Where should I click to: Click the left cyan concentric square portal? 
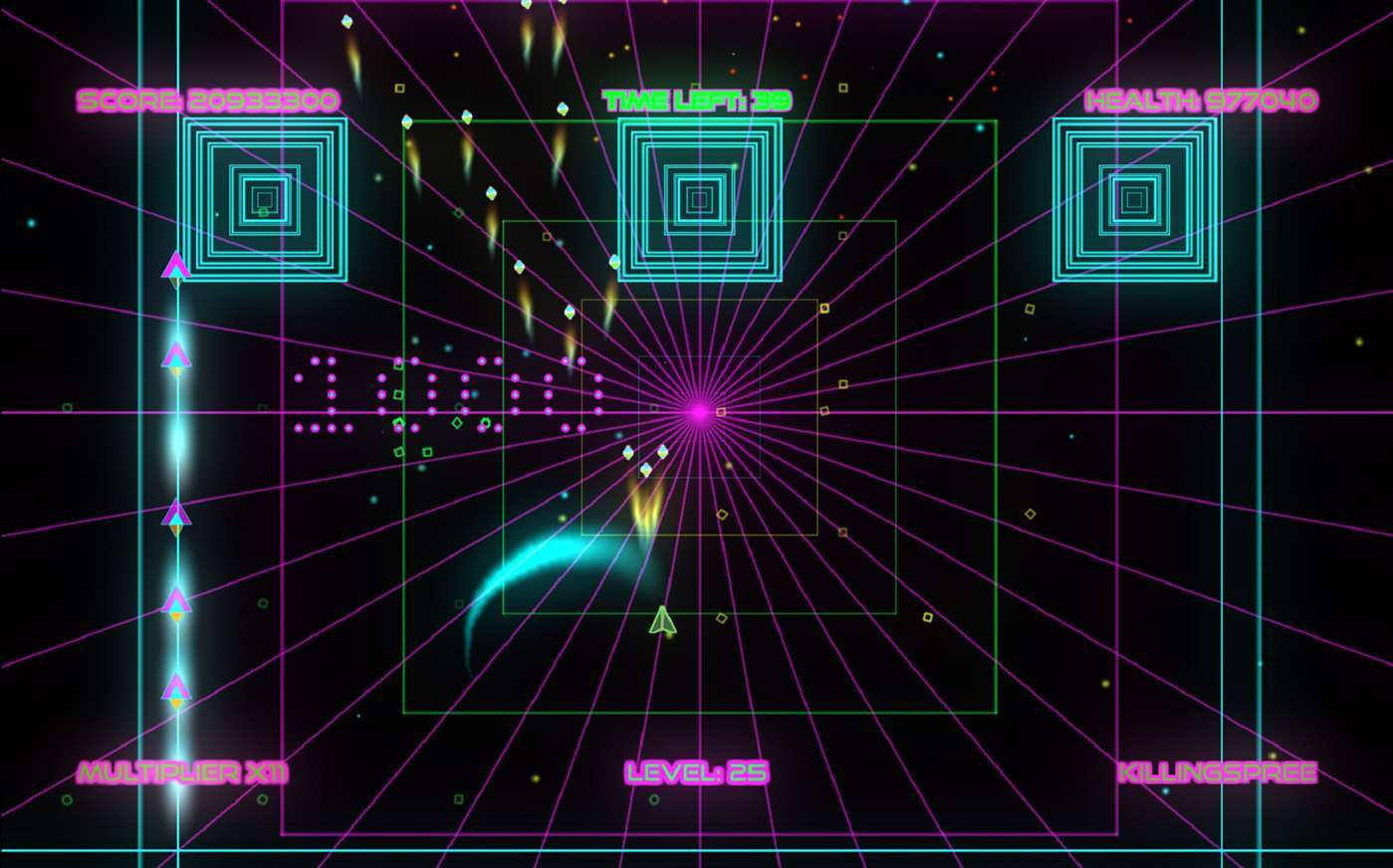click(x=264, y=197)
